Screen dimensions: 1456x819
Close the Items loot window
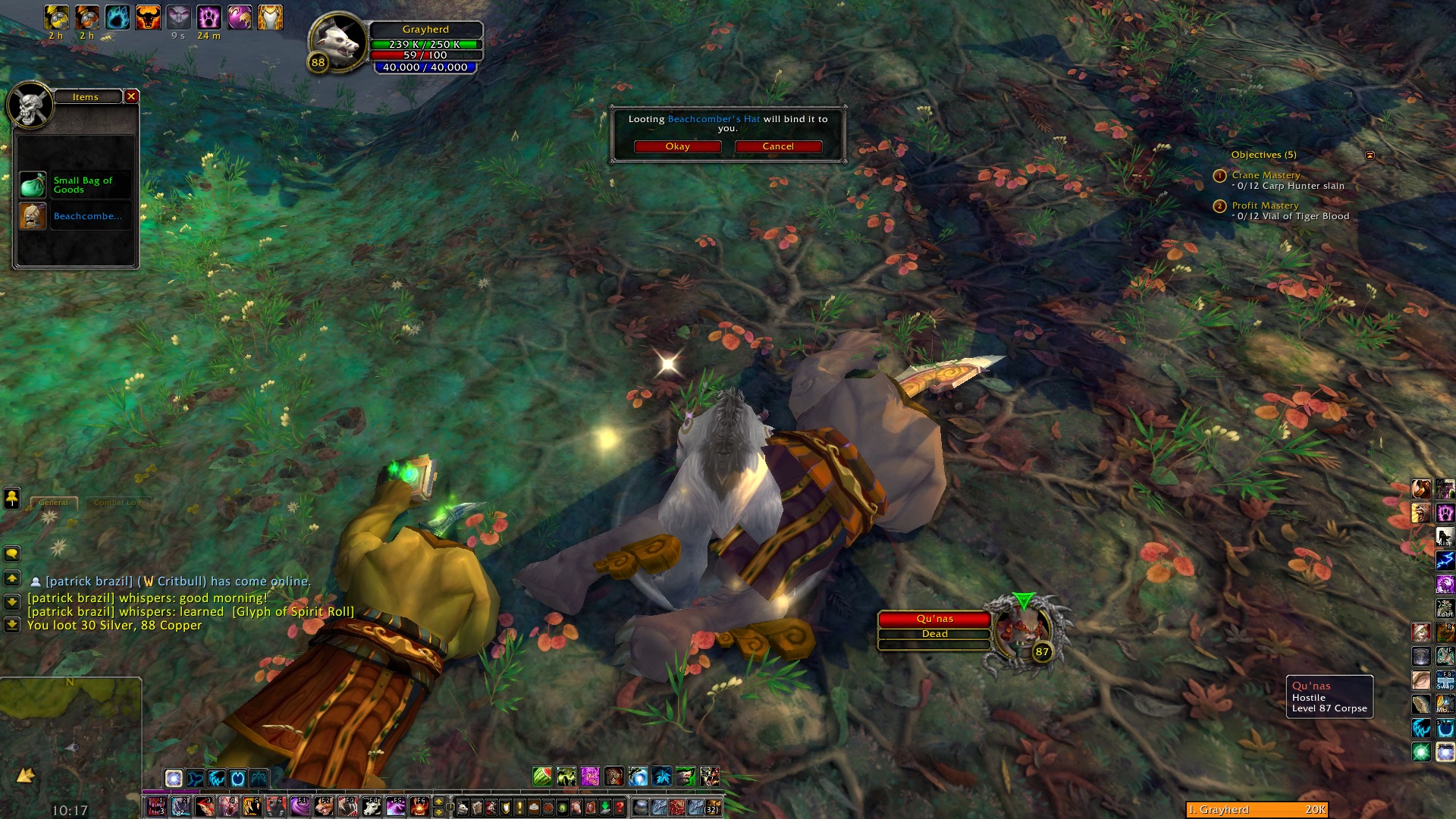point(131,96)
